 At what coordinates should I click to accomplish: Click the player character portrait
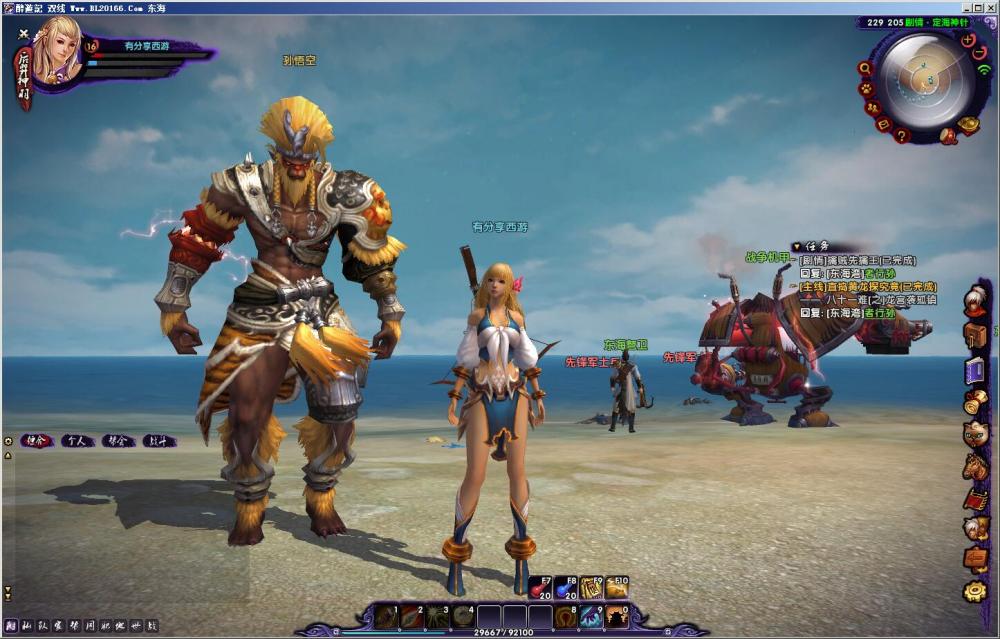point(56,50)
